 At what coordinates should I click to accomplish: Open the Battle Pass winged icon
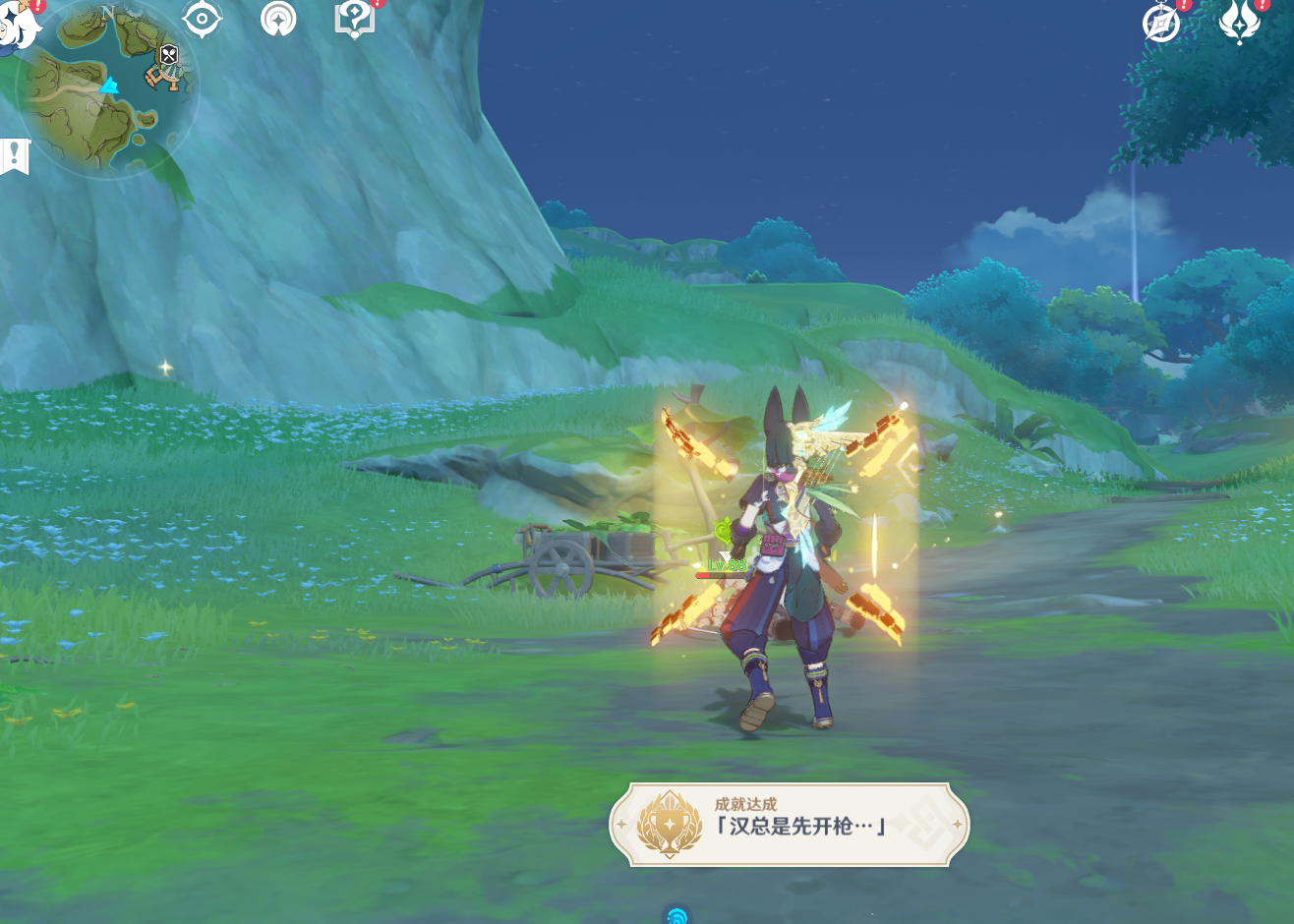coord(1239,21)
